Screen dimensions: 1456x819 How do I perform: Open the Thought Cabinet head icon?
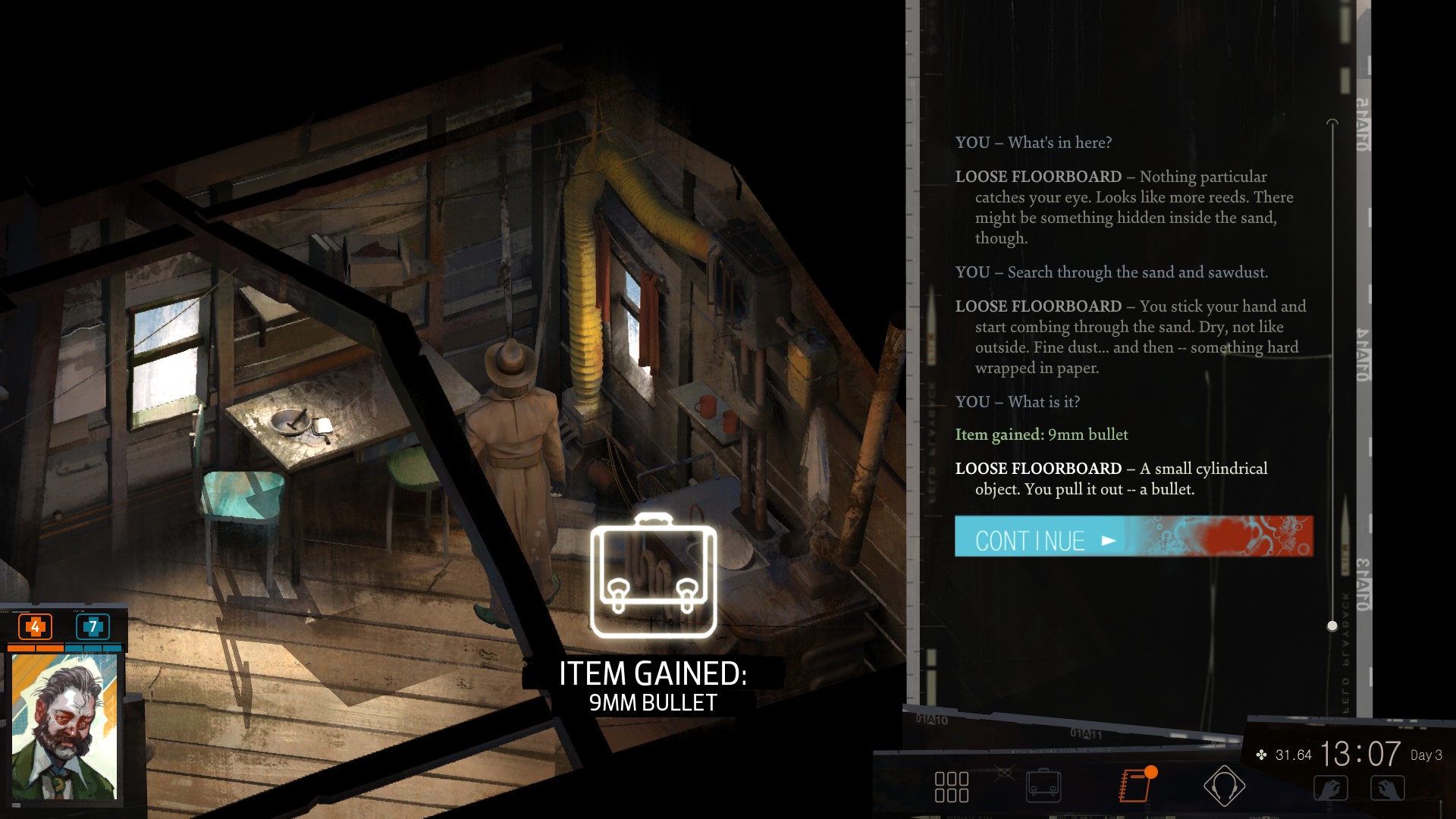point(1224,786)
